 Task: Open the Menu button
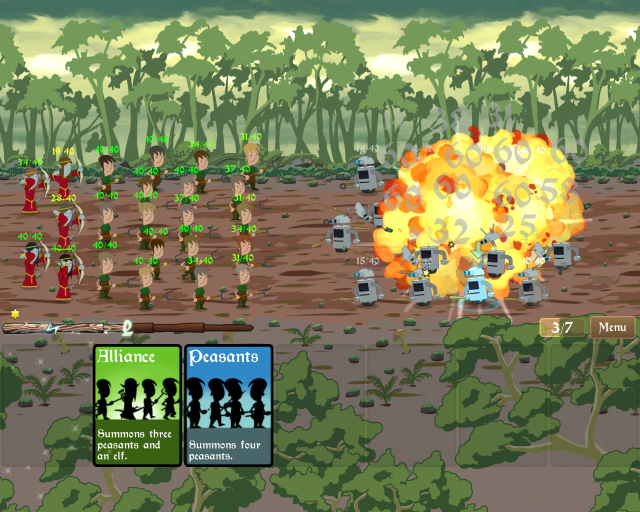[612, 327]
